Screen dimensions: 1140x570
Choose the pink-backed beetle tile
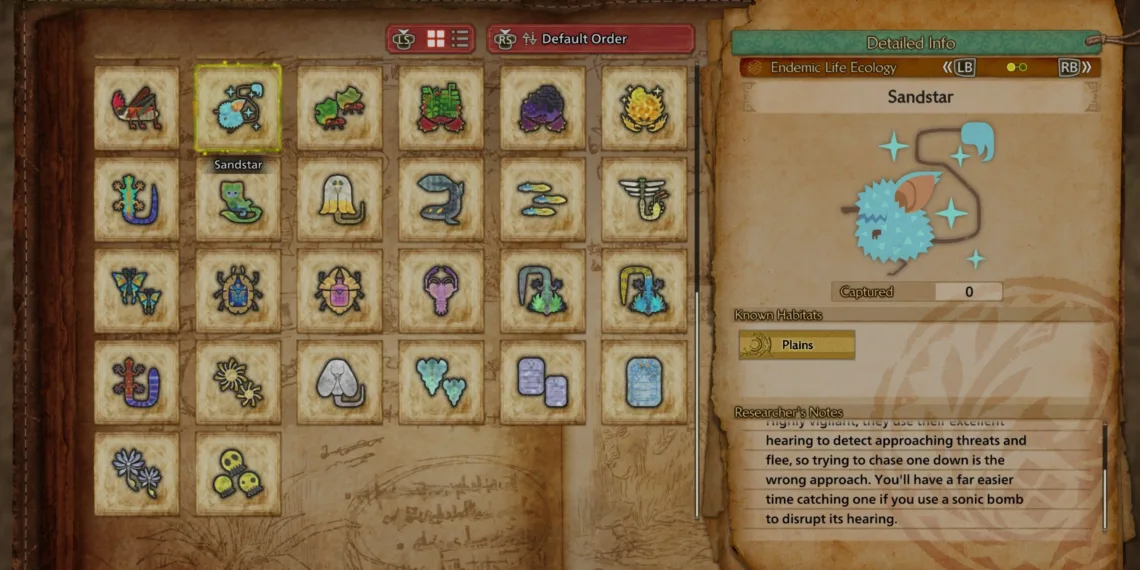[340, 291]
